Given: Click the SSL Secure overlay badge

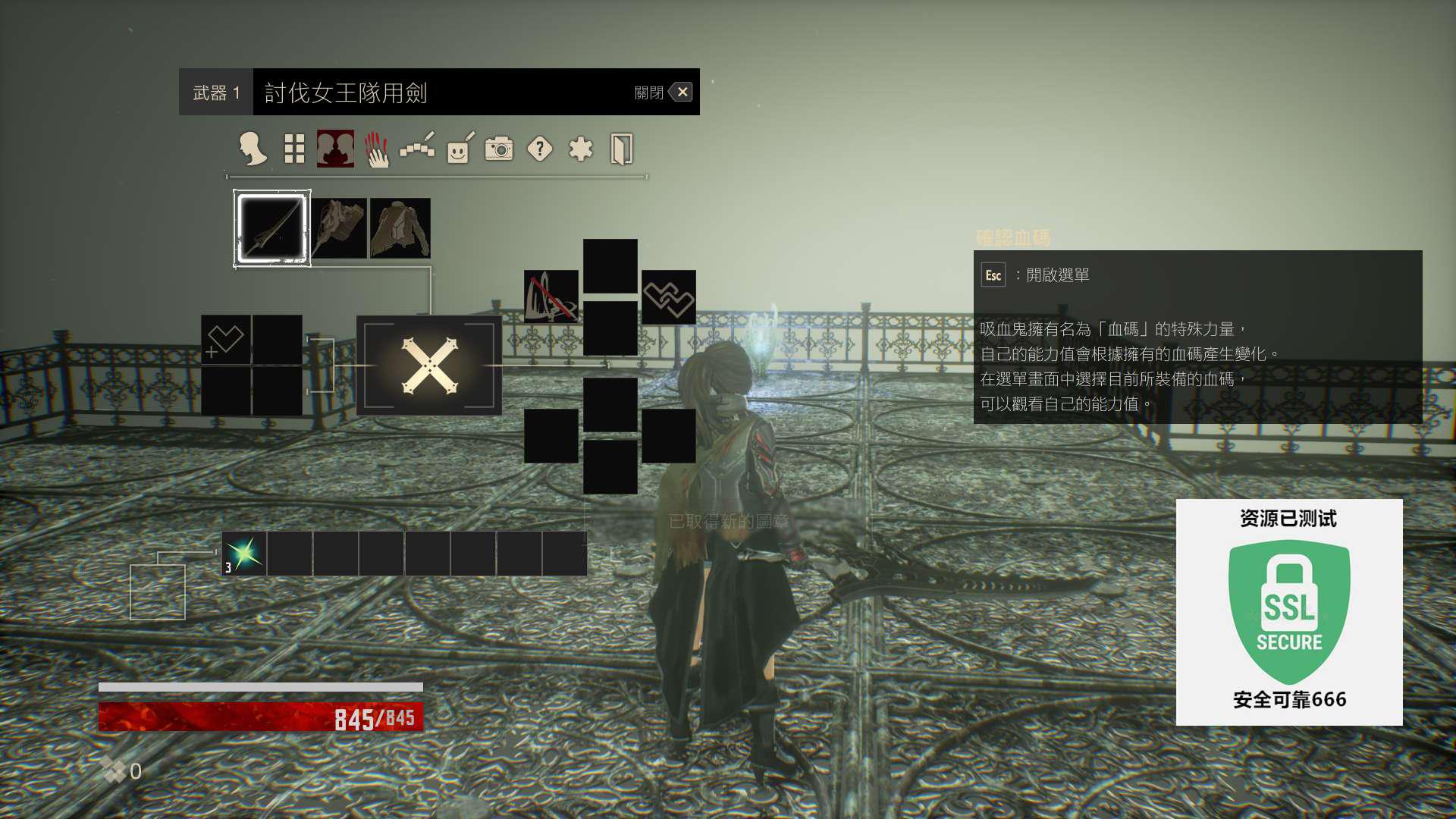Looking at the screenshot, I should click(1289, 612).
